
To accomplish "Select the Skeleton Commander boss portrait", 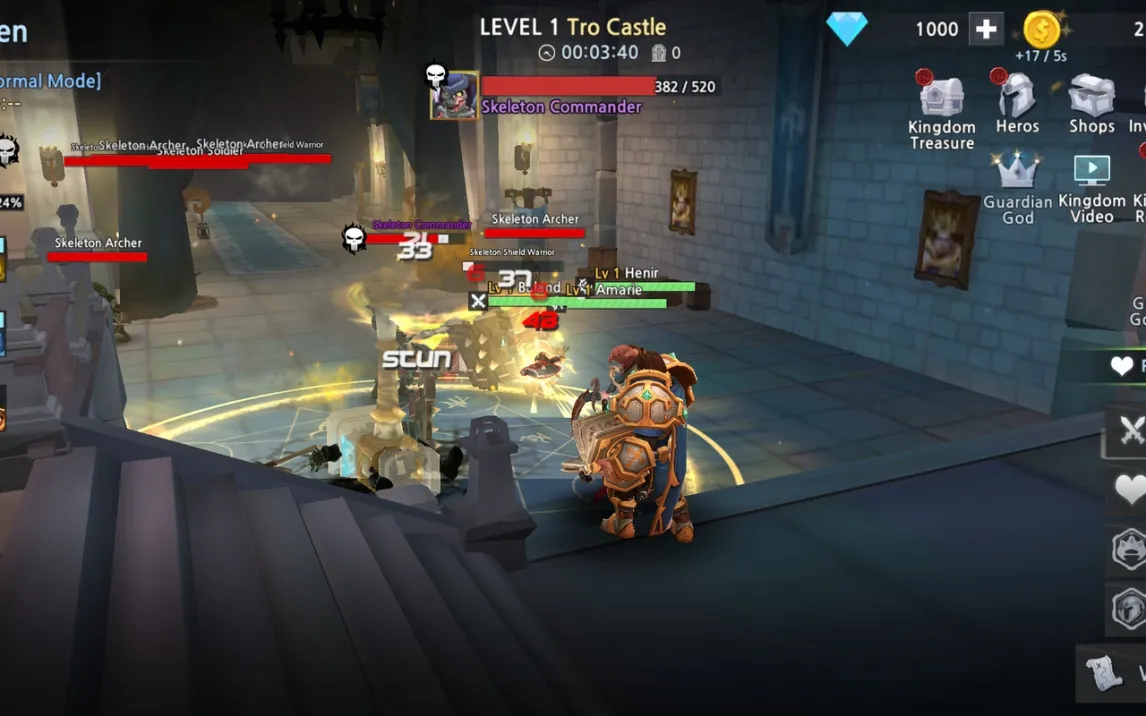I will (454, 96).
